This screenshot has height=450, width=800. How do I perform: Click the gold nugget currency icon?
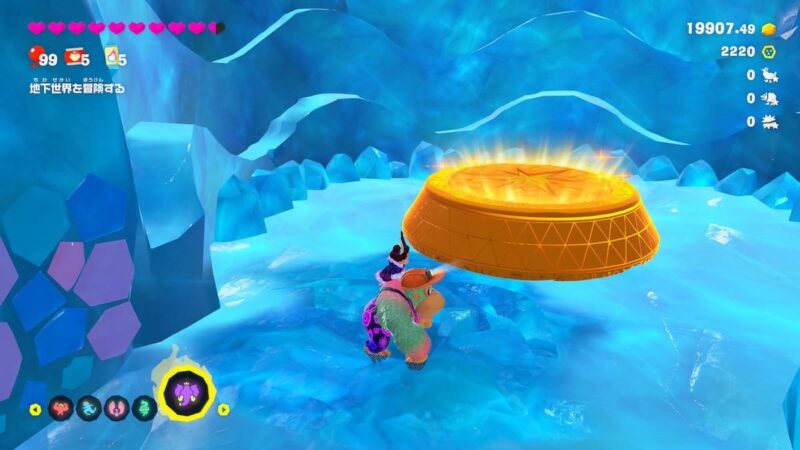768,28
